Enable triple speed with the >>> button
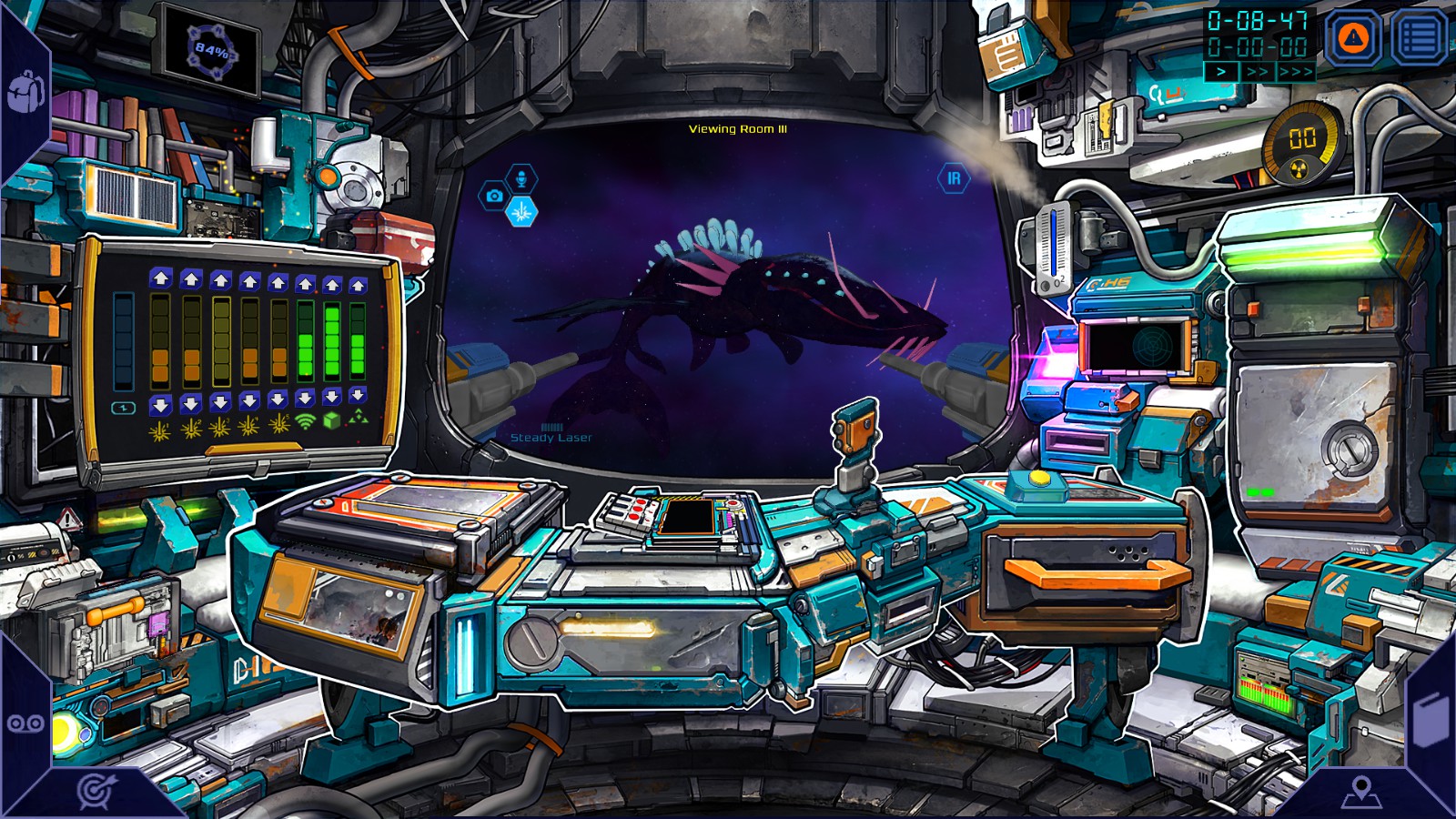Screen dimensions: 1456x819 coord(1296,71)
